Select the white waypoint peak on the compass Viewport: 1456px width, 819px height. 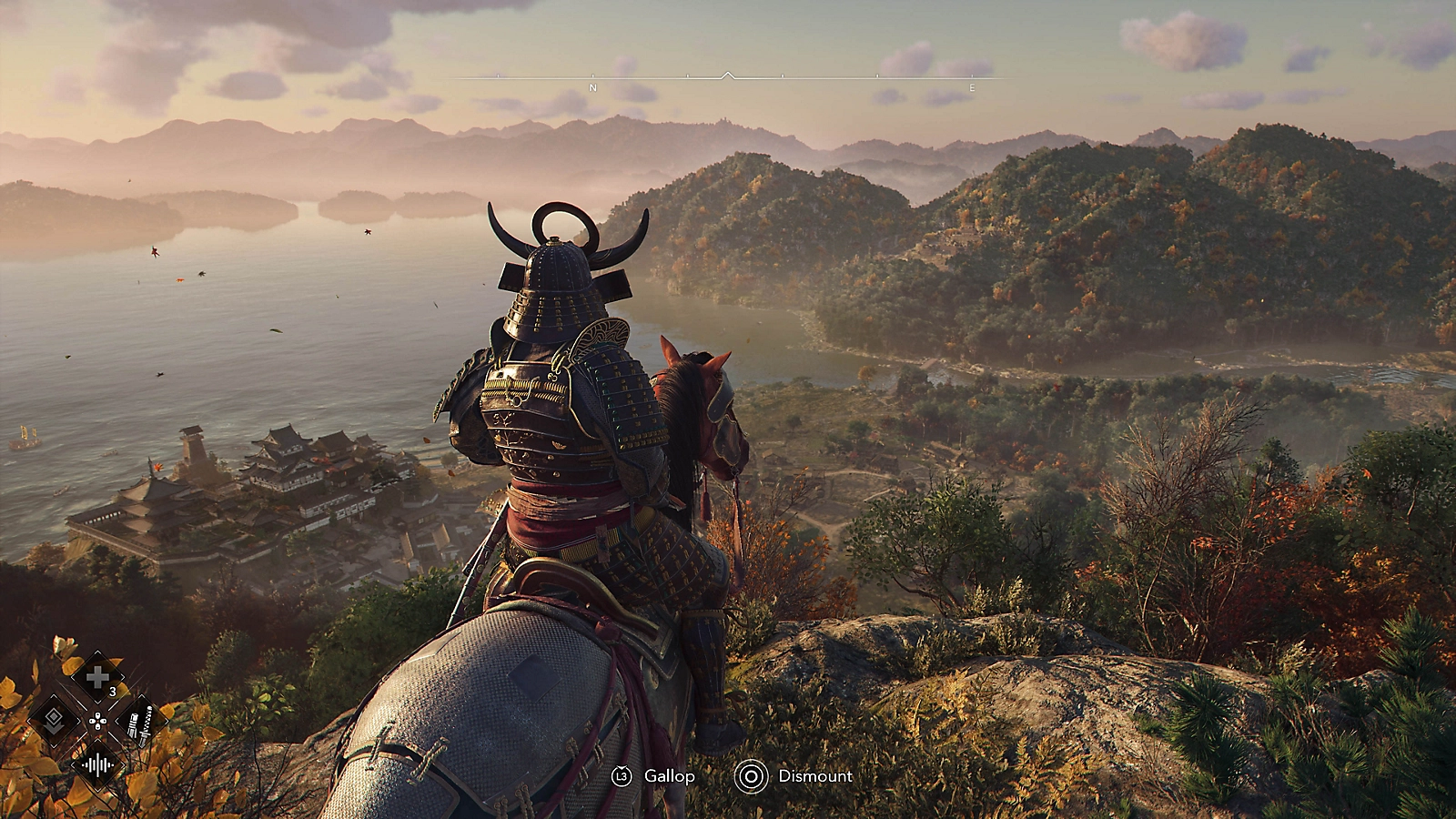(727, 75)
